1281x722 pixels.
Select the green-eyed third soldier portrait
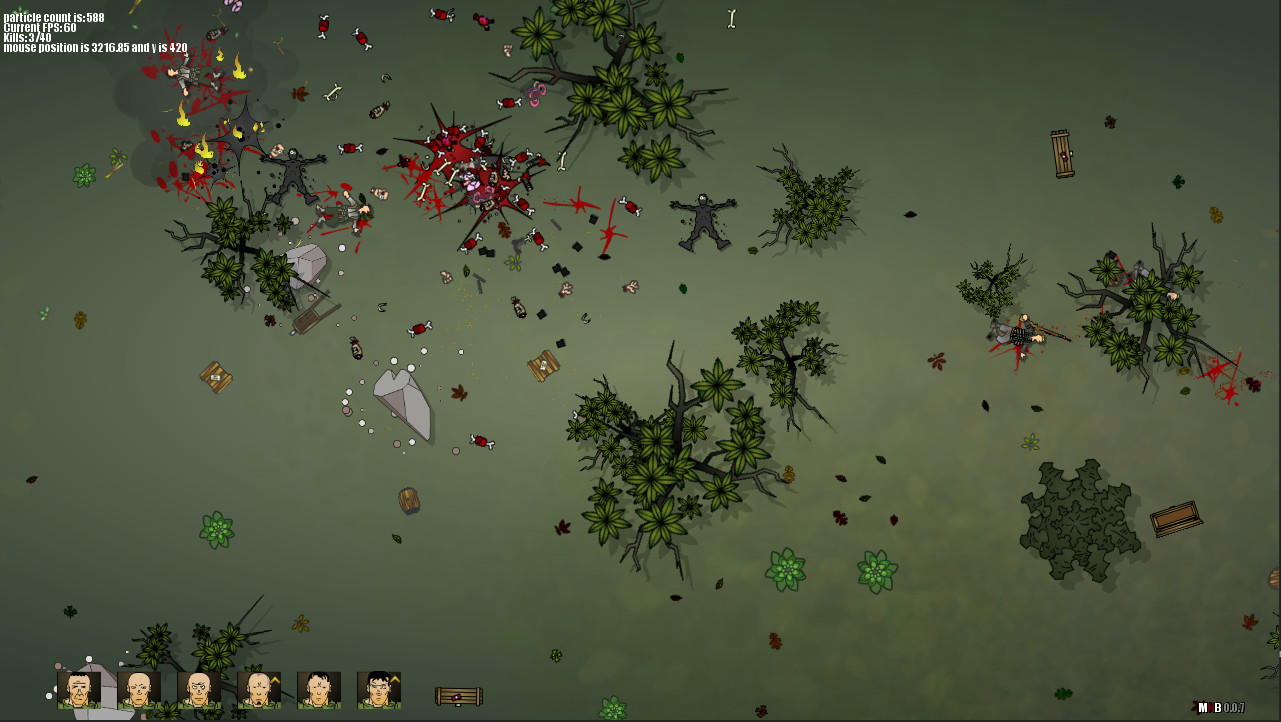coord(199,688)
